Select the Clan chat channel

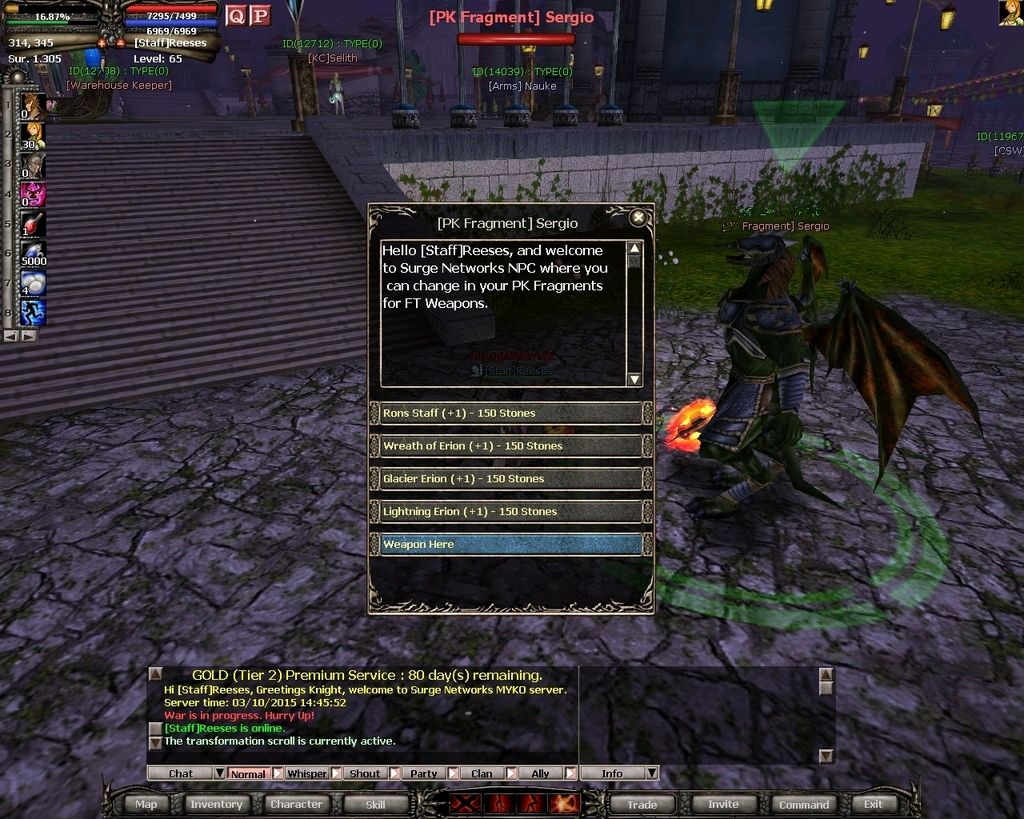[482, 773]
